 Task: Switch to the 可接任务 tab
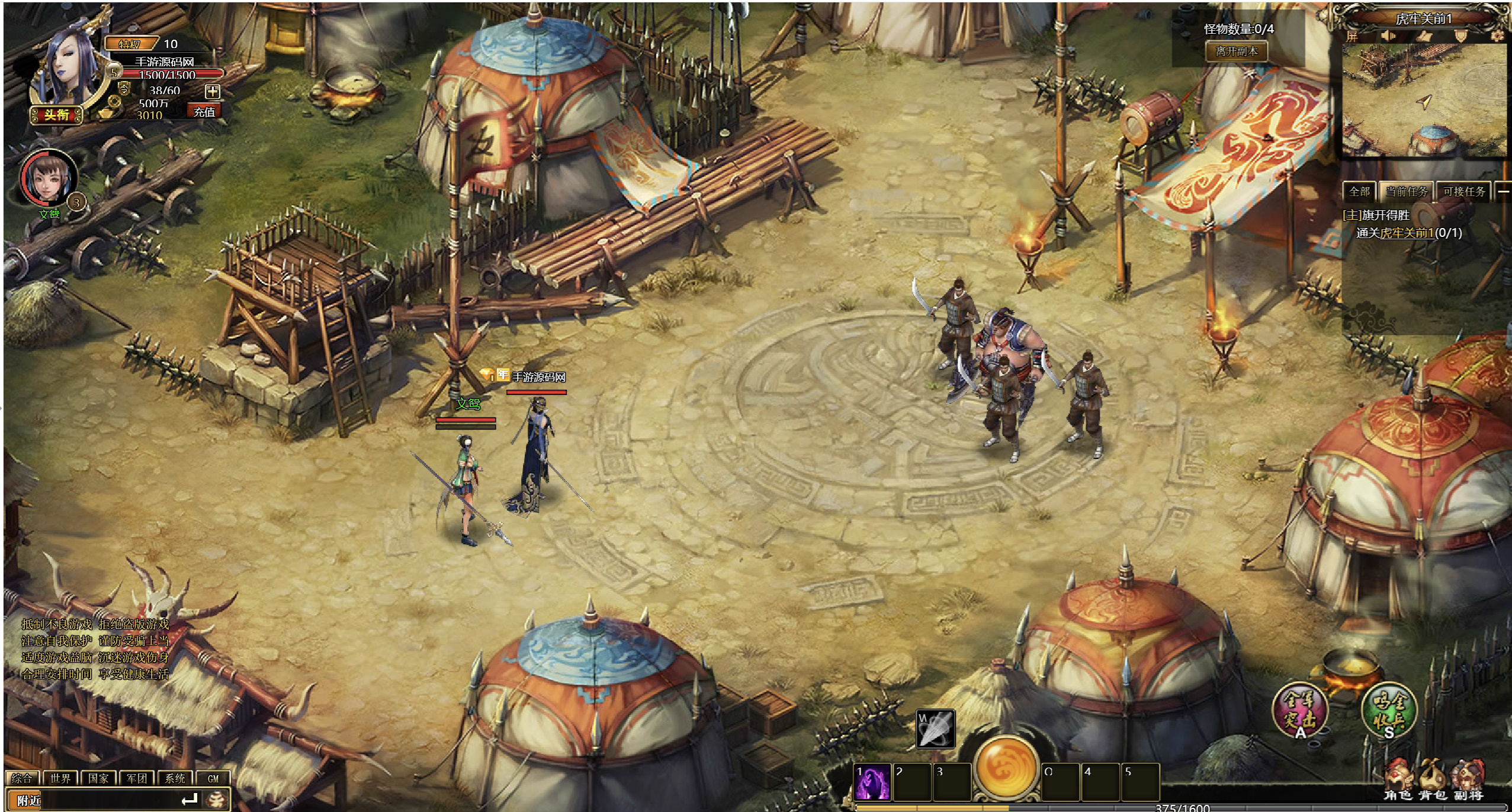point(1464,191)
